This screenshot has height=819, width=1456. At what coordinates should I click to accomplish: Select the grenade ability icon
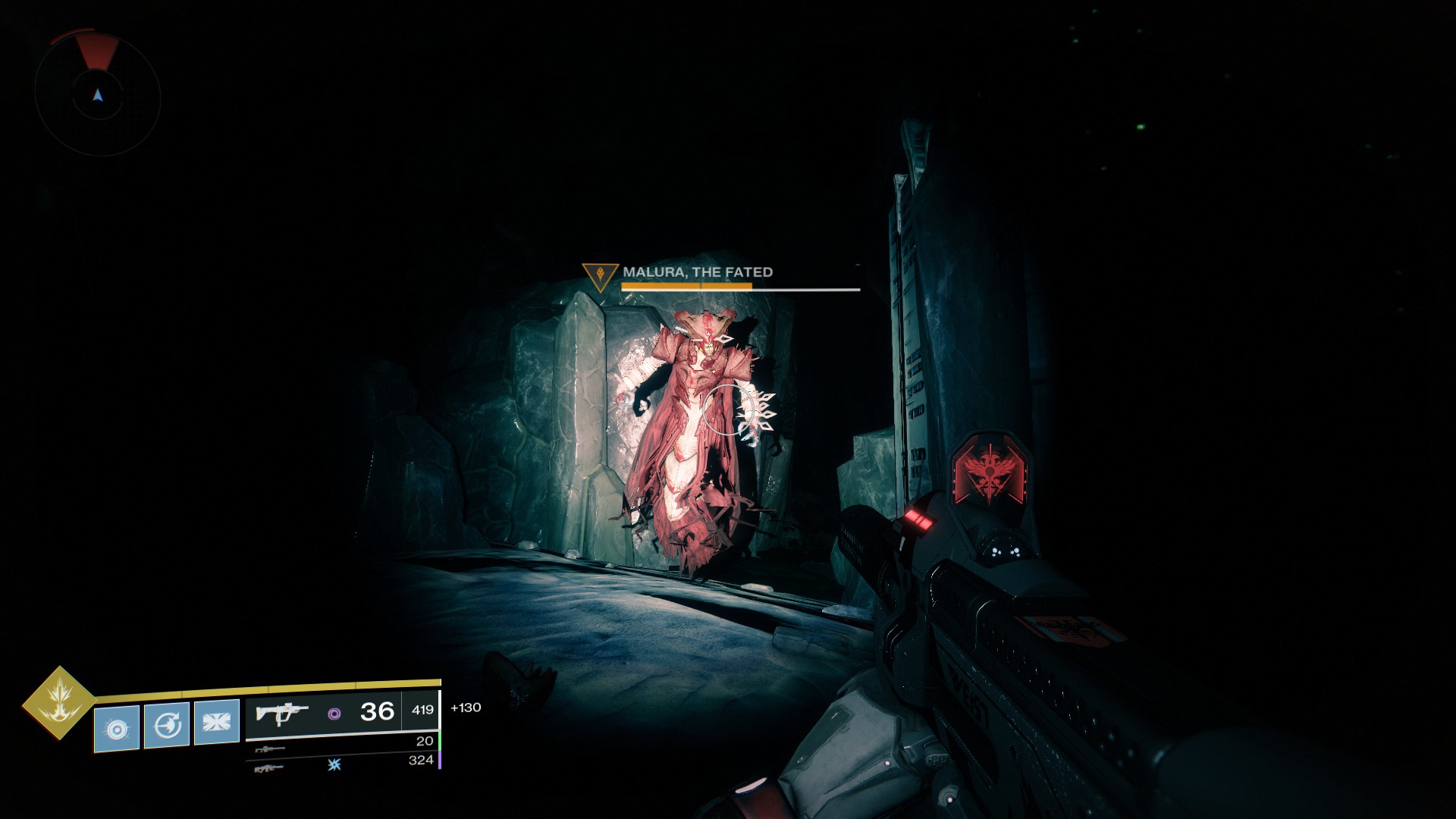point(117,728)
